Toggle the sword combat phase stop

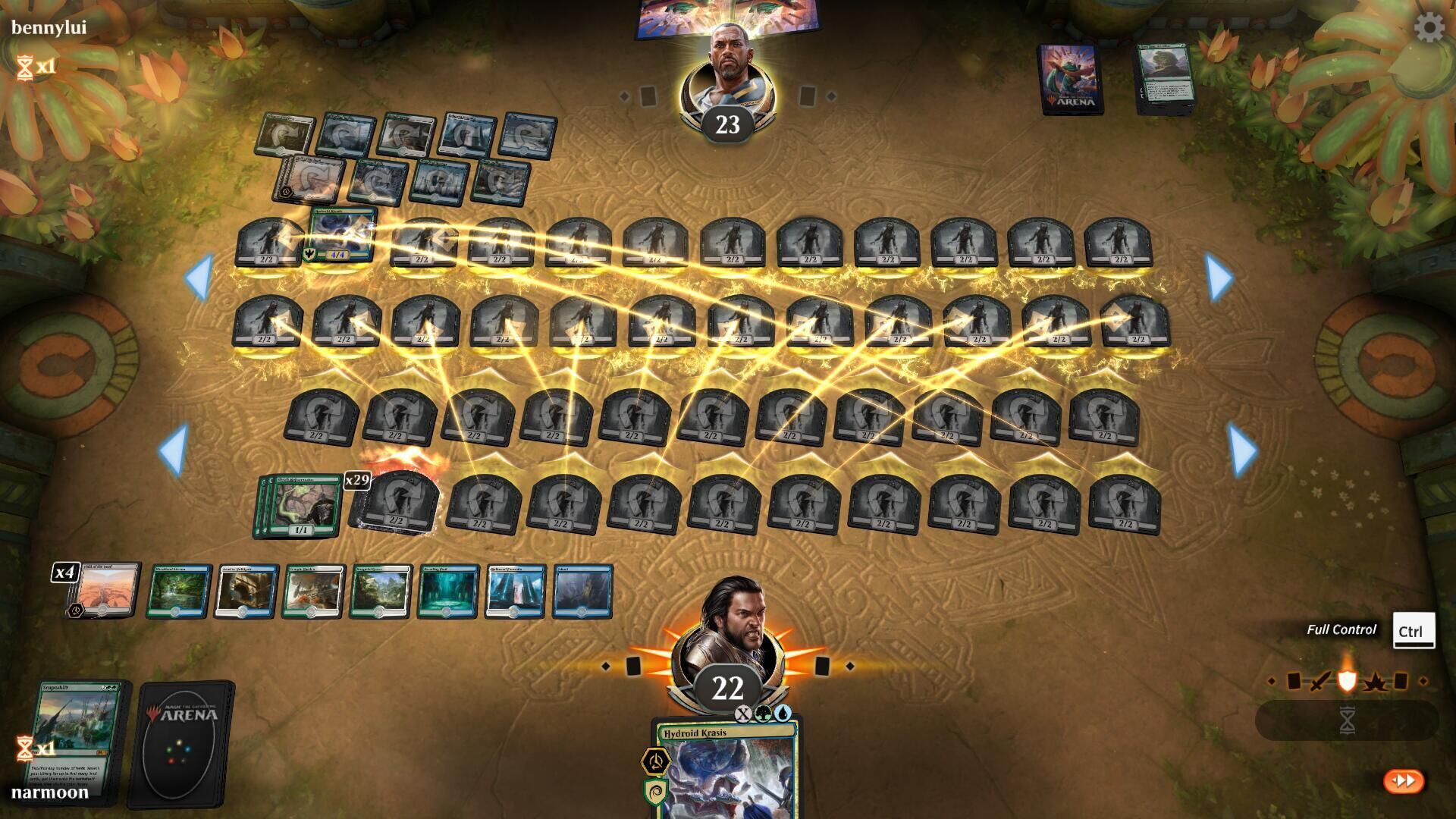pos(1320,682)
